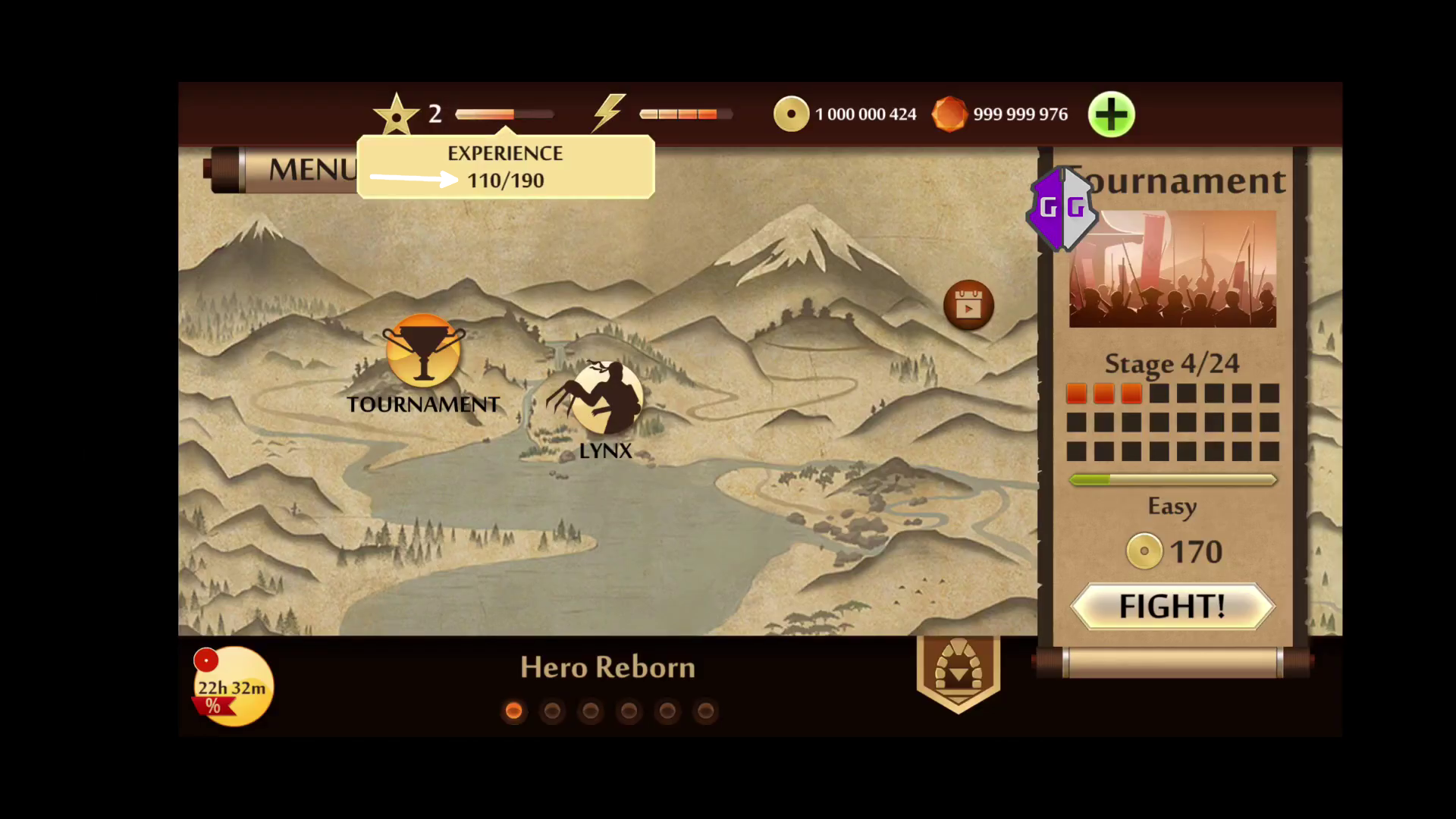Click the GameGuardian GG overlay icon
The height and width of the screenshot is (819, 1456).
[x=1062, y=208]
